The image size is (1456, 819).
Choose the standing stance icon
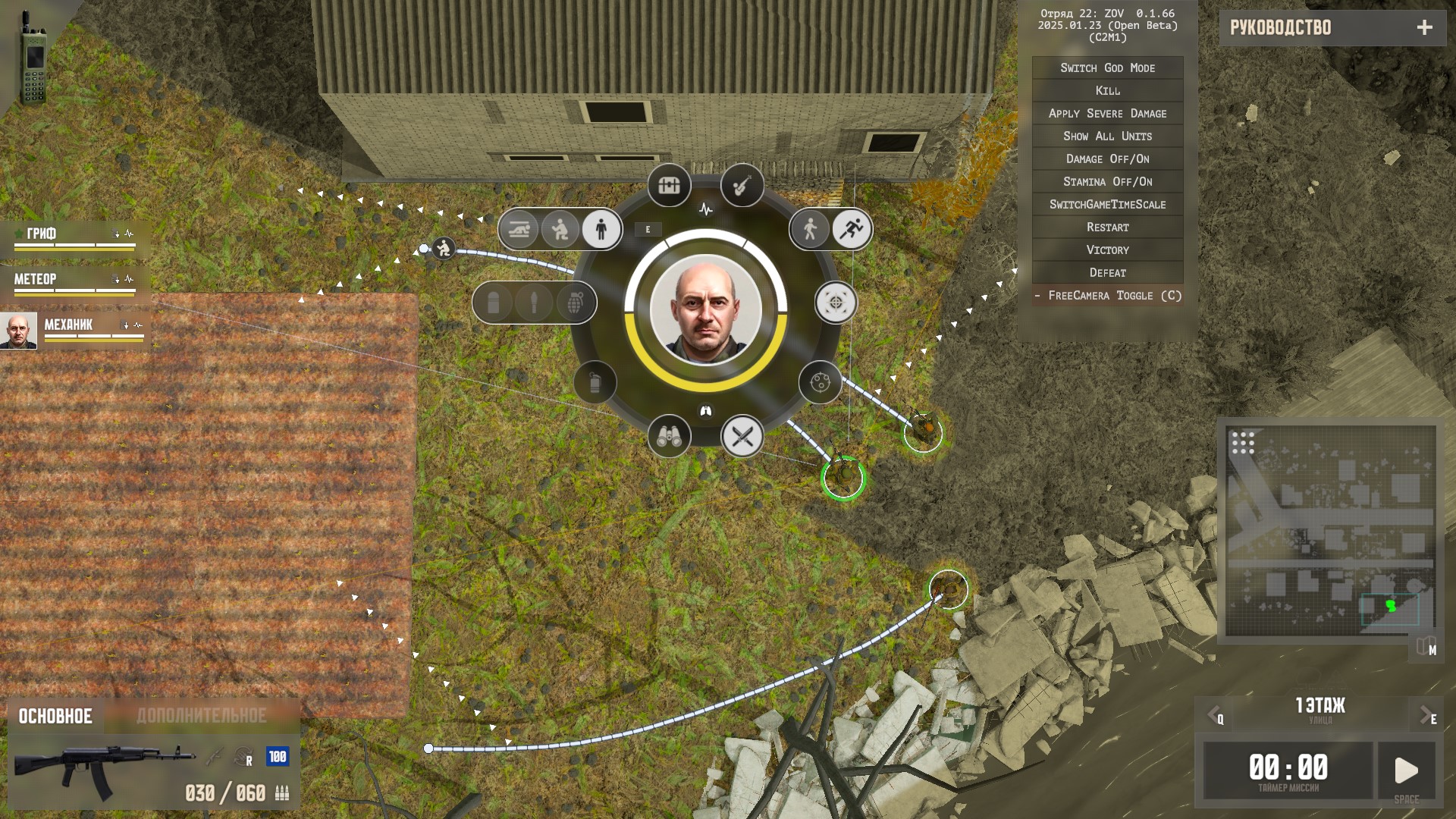(601, 229)
